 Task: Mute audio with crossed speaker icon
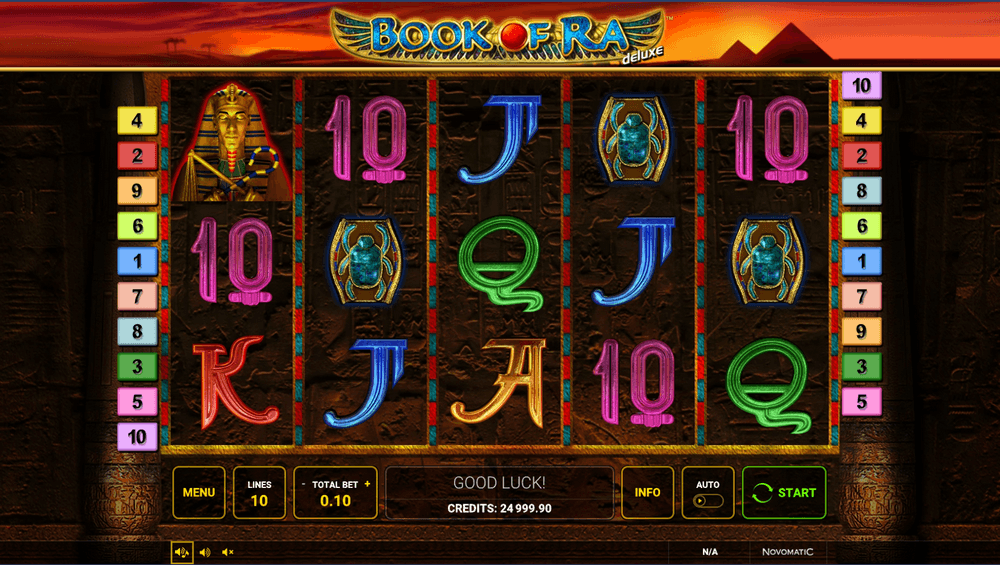(228, 551)
